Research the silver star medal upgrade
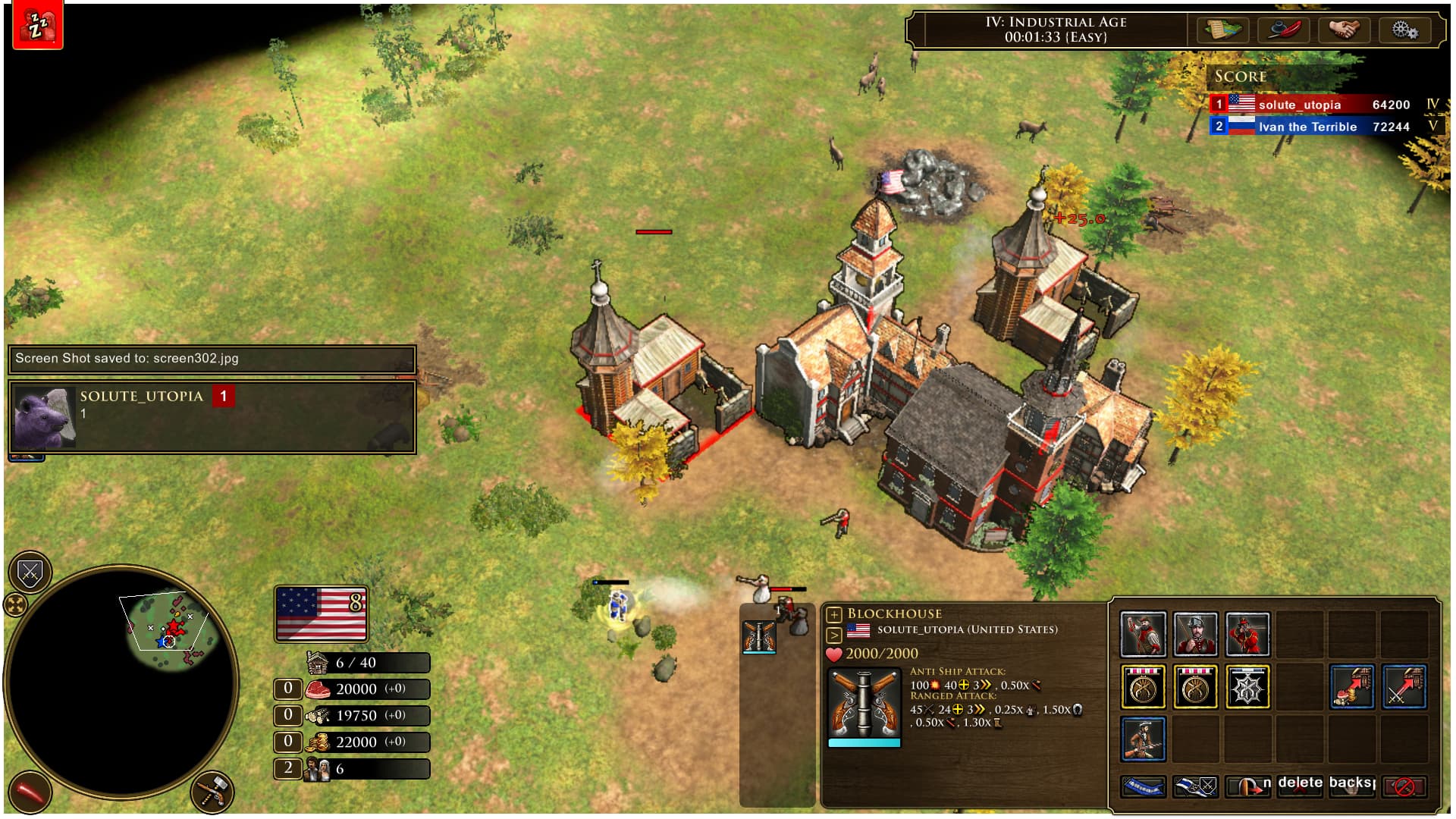1456x819 pixels. pos(1247,687)
